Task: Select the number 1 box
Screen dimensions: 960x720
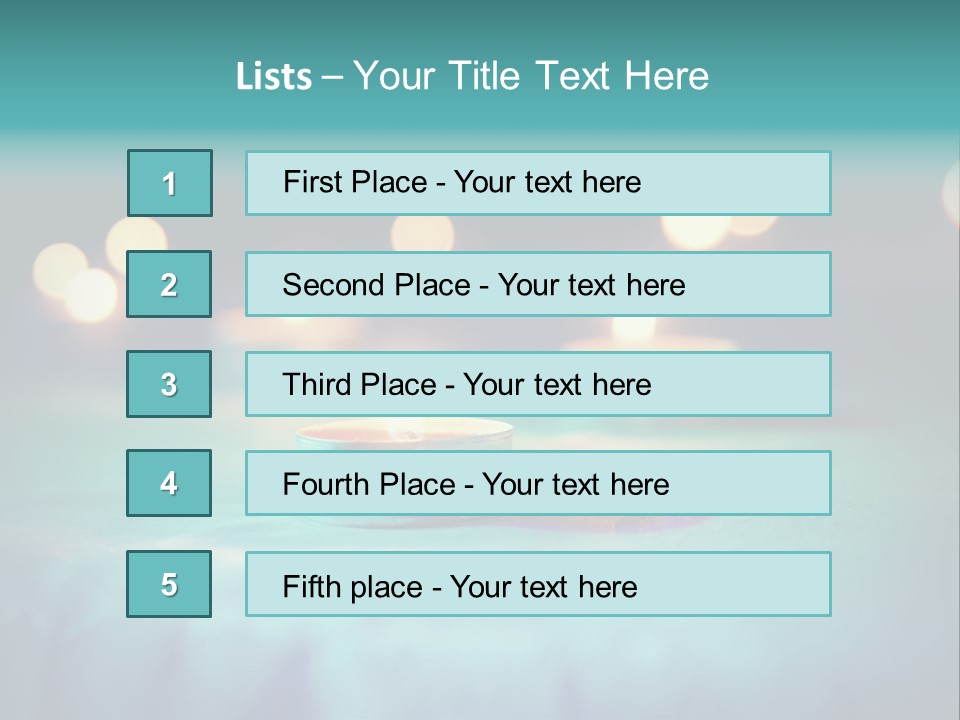Action: pos(170,183)
